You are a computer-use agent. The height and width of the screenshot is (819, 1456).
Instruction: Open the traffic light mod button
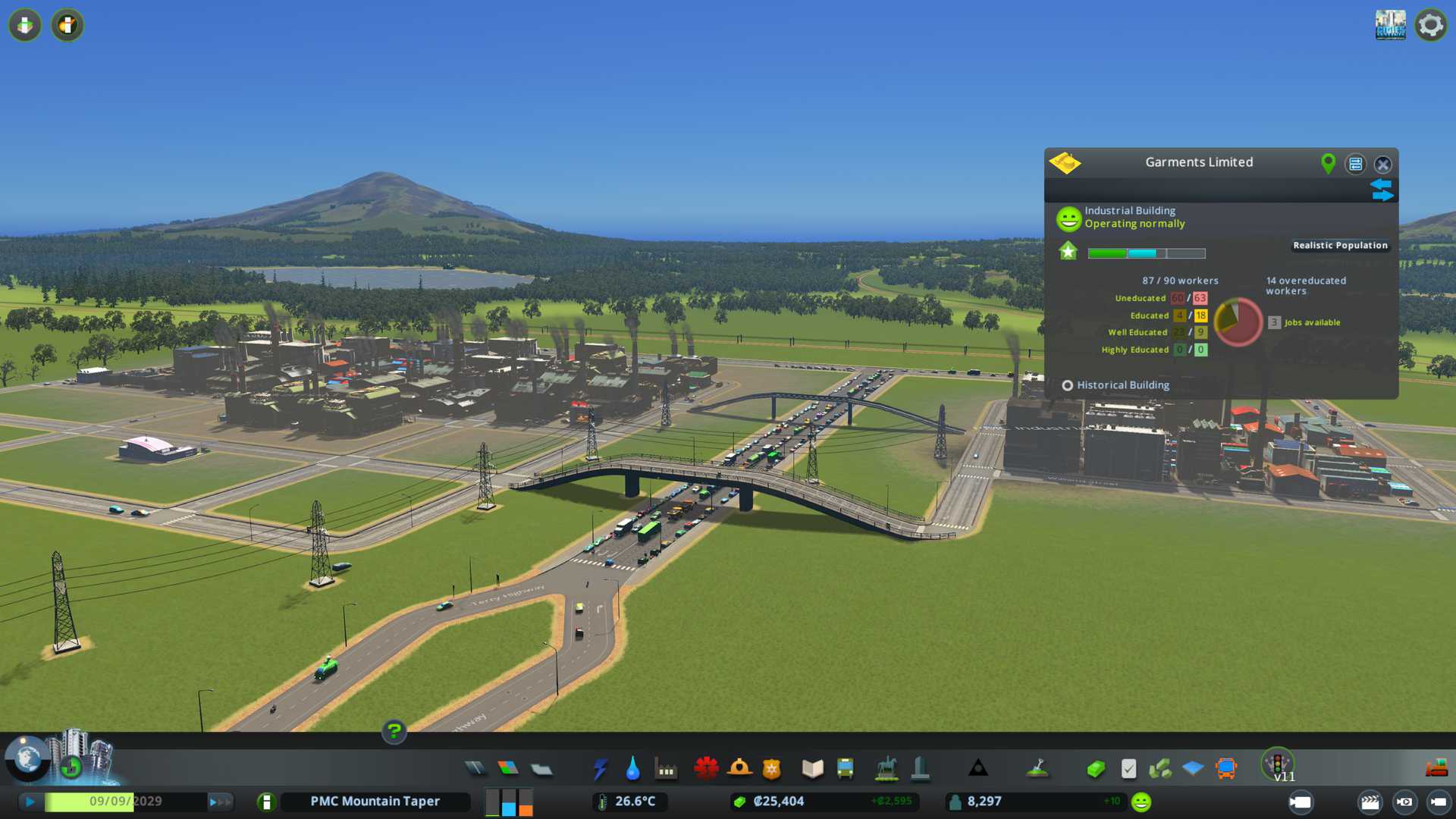point(1278,763)
